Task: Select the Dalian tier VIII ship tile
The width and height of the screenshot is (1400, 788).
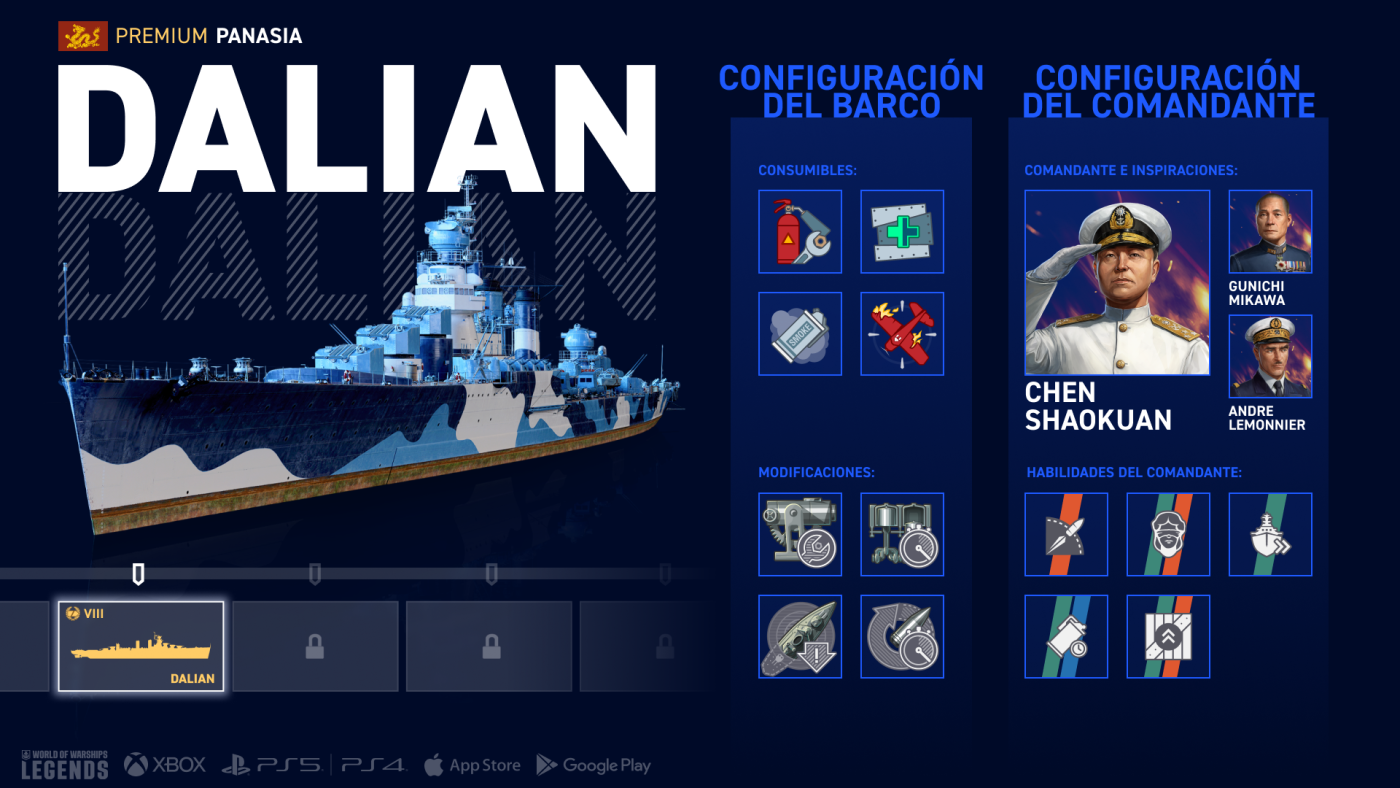Action: (x=141, y=646)
